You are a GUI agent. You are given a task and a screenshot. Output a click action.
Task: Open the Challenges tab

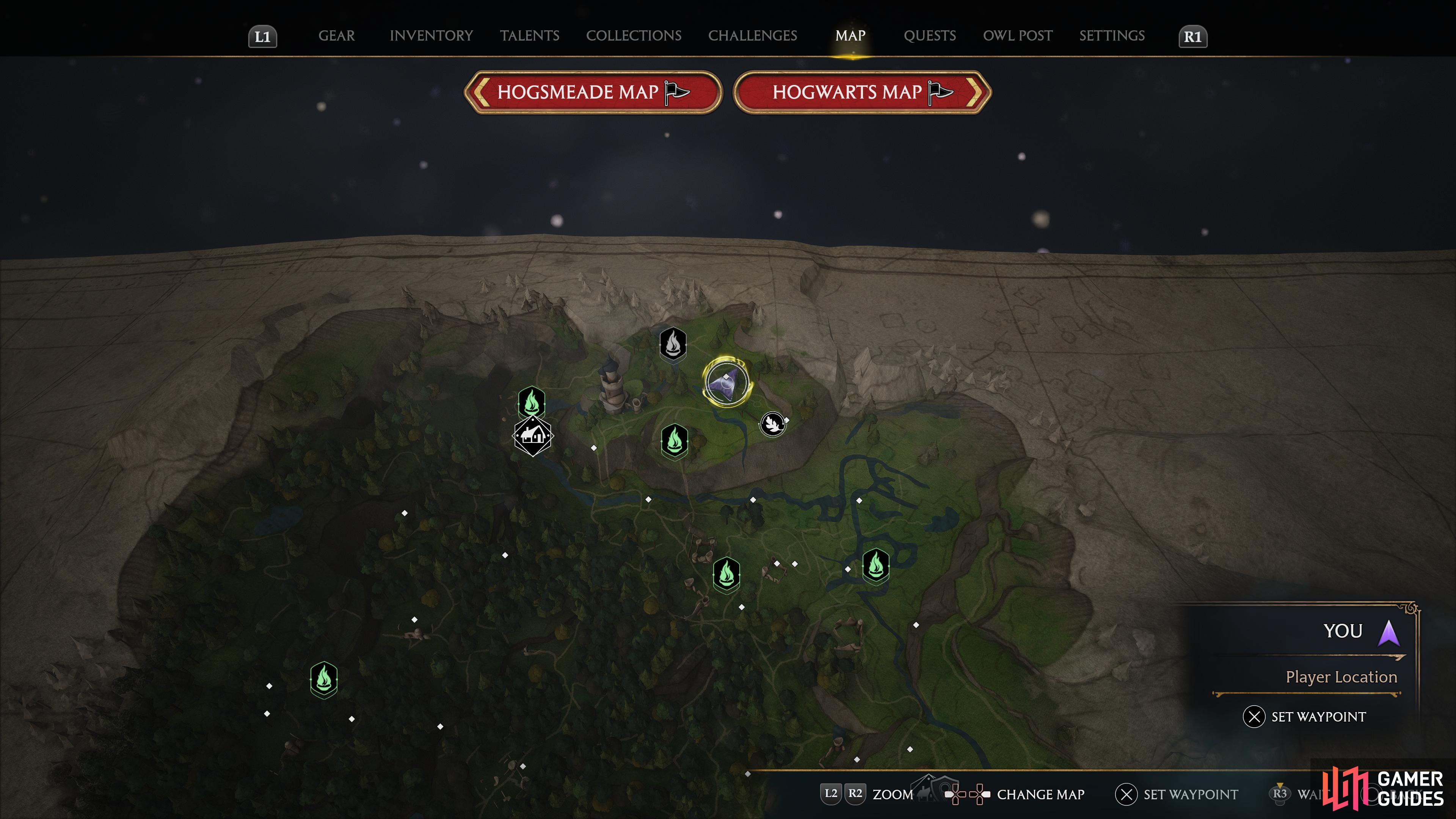[752, 36]
